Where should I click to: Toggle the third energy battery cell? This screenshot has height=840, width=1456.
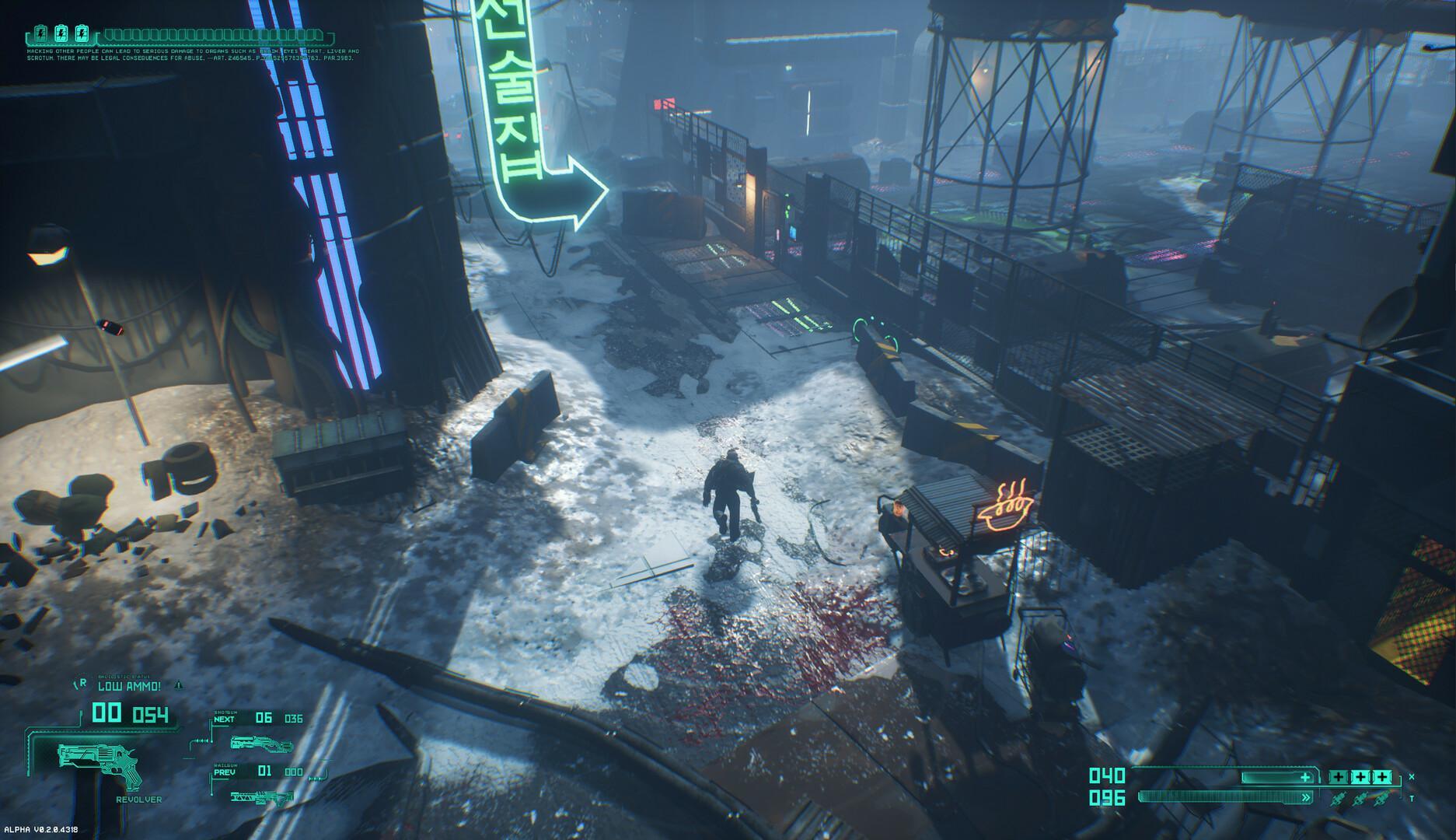tap(82, 33)
